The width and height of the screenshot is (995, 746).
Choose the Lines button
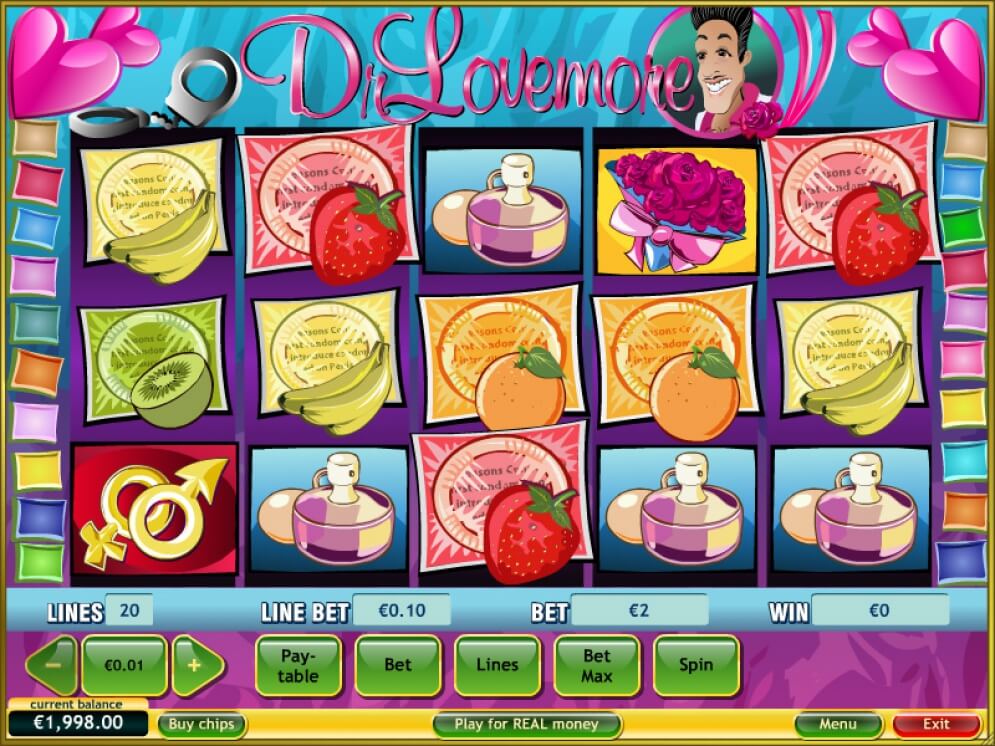tap(497, 665)
